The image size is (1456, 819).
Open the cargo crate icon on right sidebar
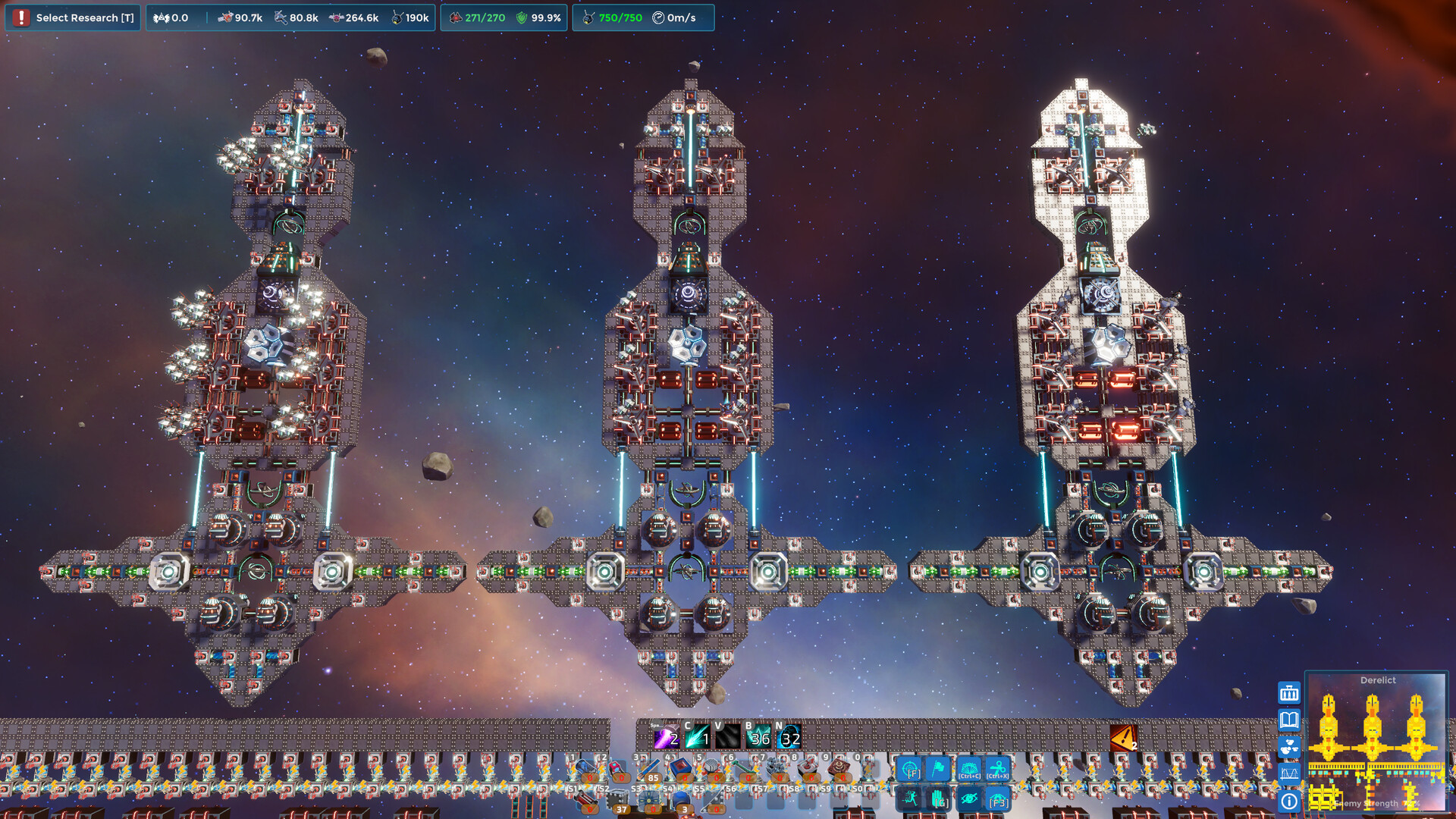point(1289,694)
